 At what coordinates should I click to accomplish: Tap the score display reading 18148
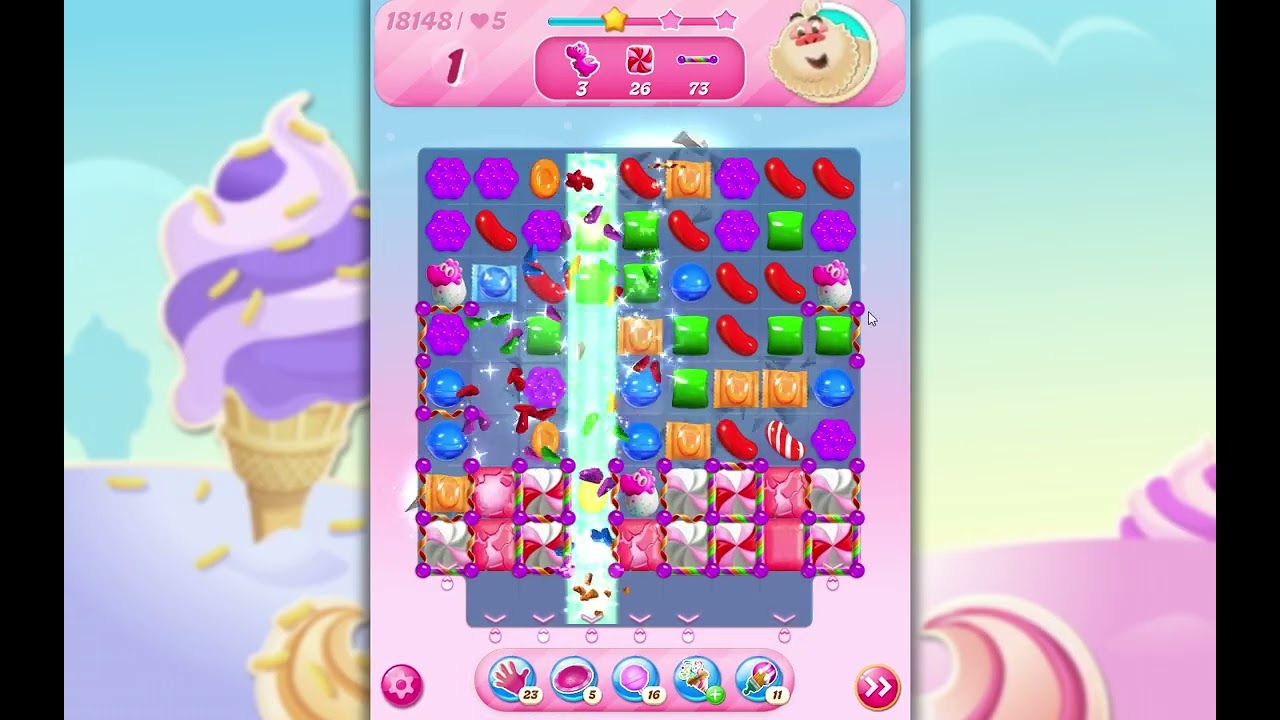tap(420, 20)
